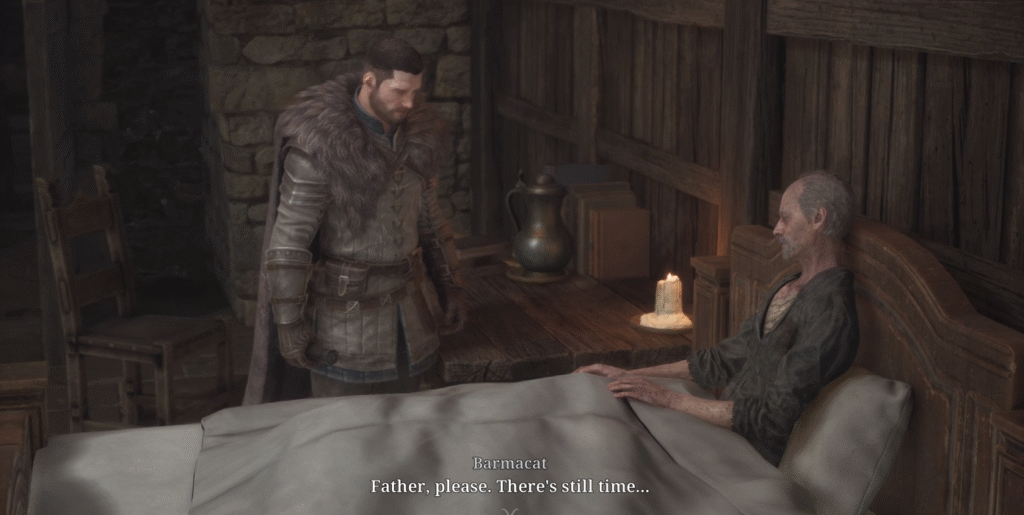The image size is (1024, 515).
Task: Advance dialogue with the continue indicator below subtitle
Action: coord(510,509)
